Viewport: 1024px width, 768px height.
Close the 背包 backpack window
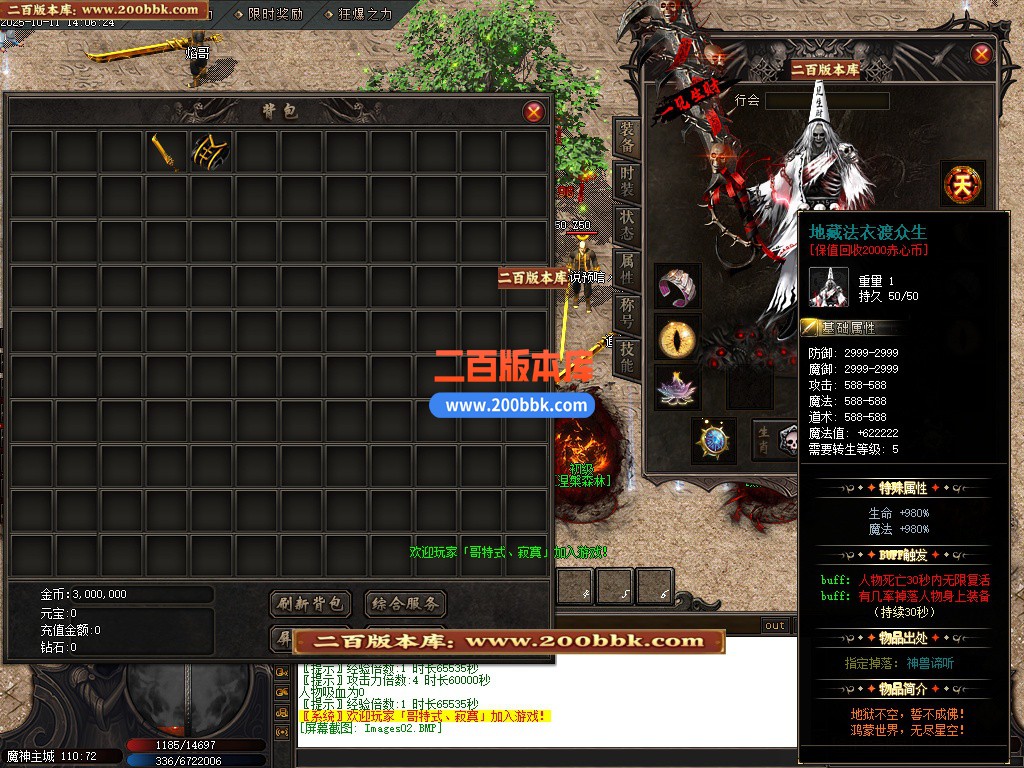click(534, 111)
